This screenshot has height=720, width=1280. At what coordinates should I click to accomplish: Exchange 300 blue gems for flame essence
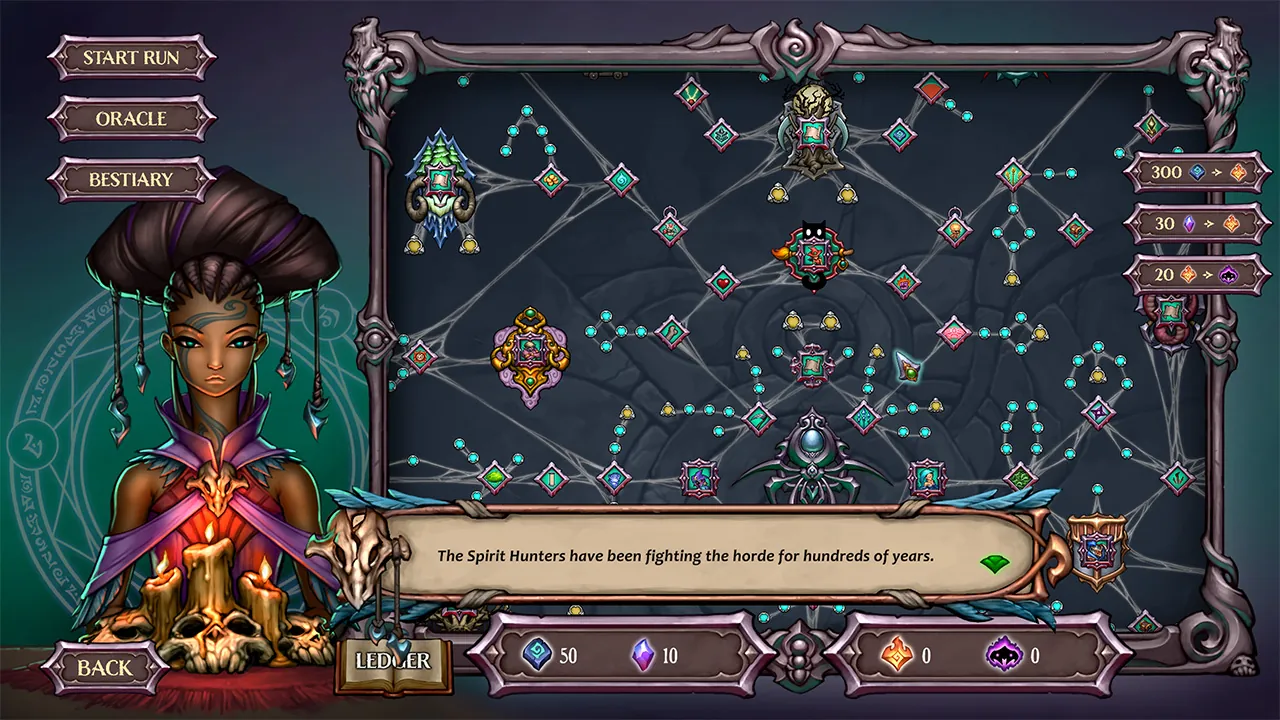pyautogui.click(x=1196, y=171)
